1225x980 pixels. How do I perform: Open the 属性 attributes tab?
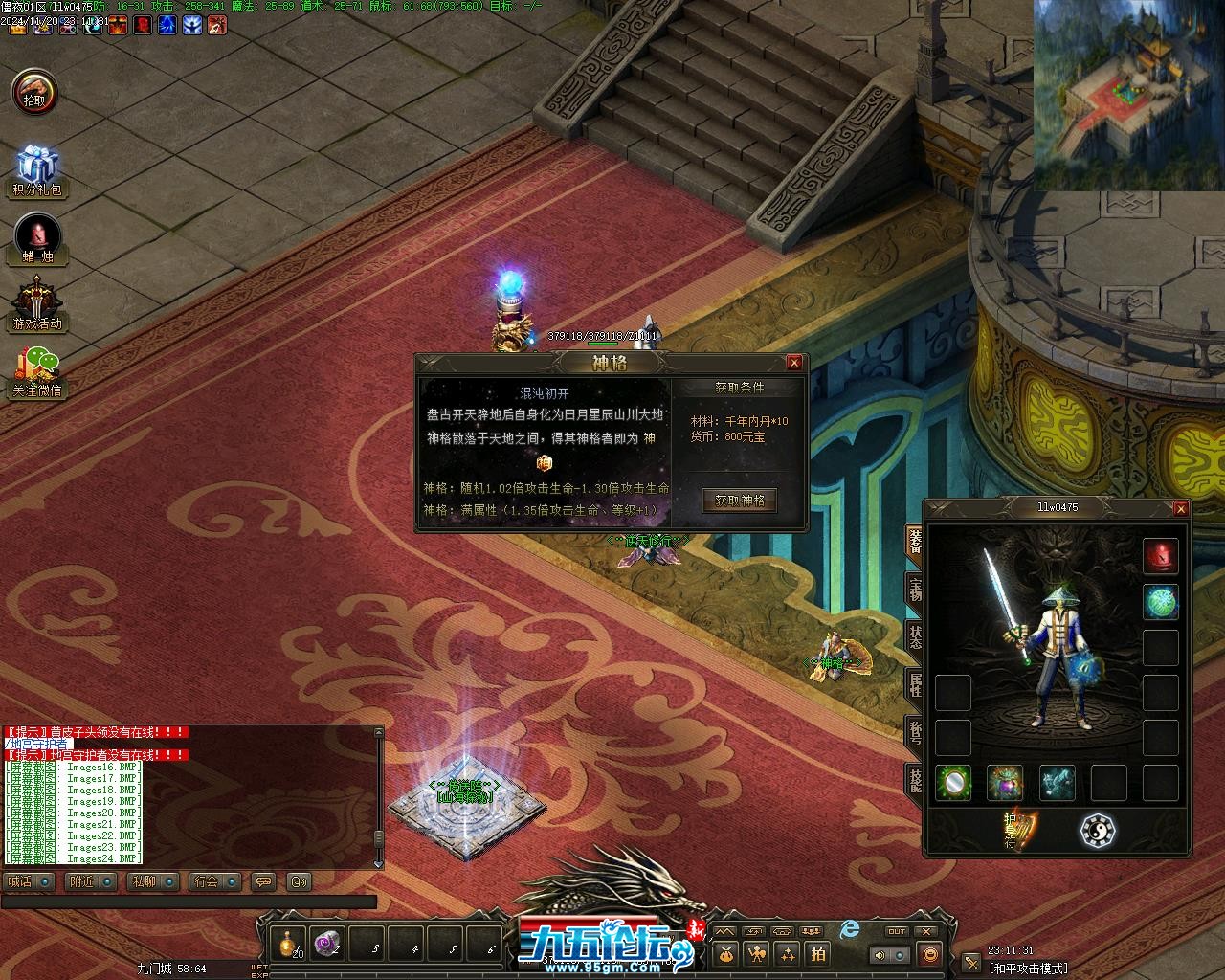pyautogui.click(x=915, y=684)
